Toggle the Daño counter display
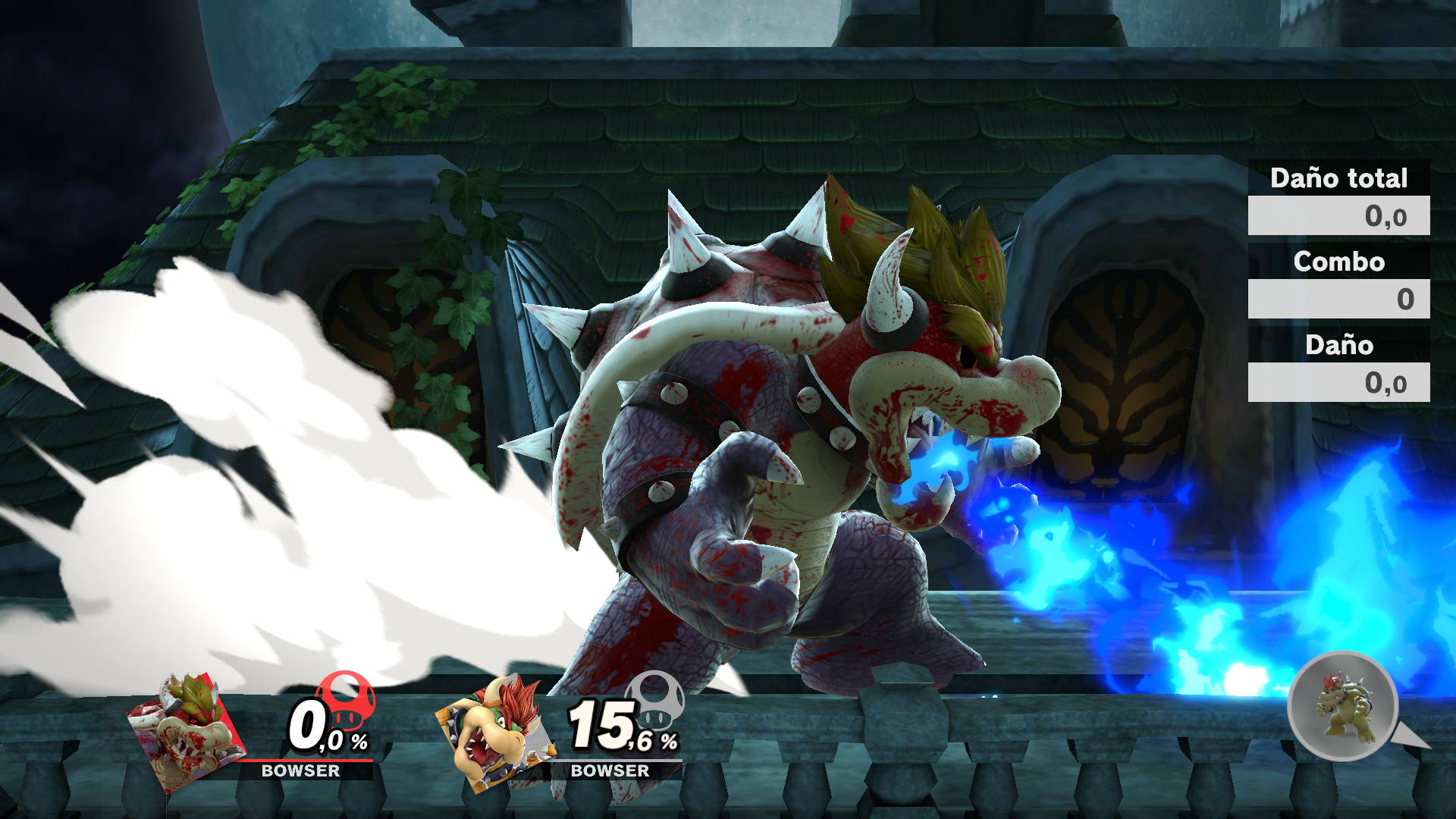The image size is (1456, 819). pyautogui.click(x=1338, y=347)
